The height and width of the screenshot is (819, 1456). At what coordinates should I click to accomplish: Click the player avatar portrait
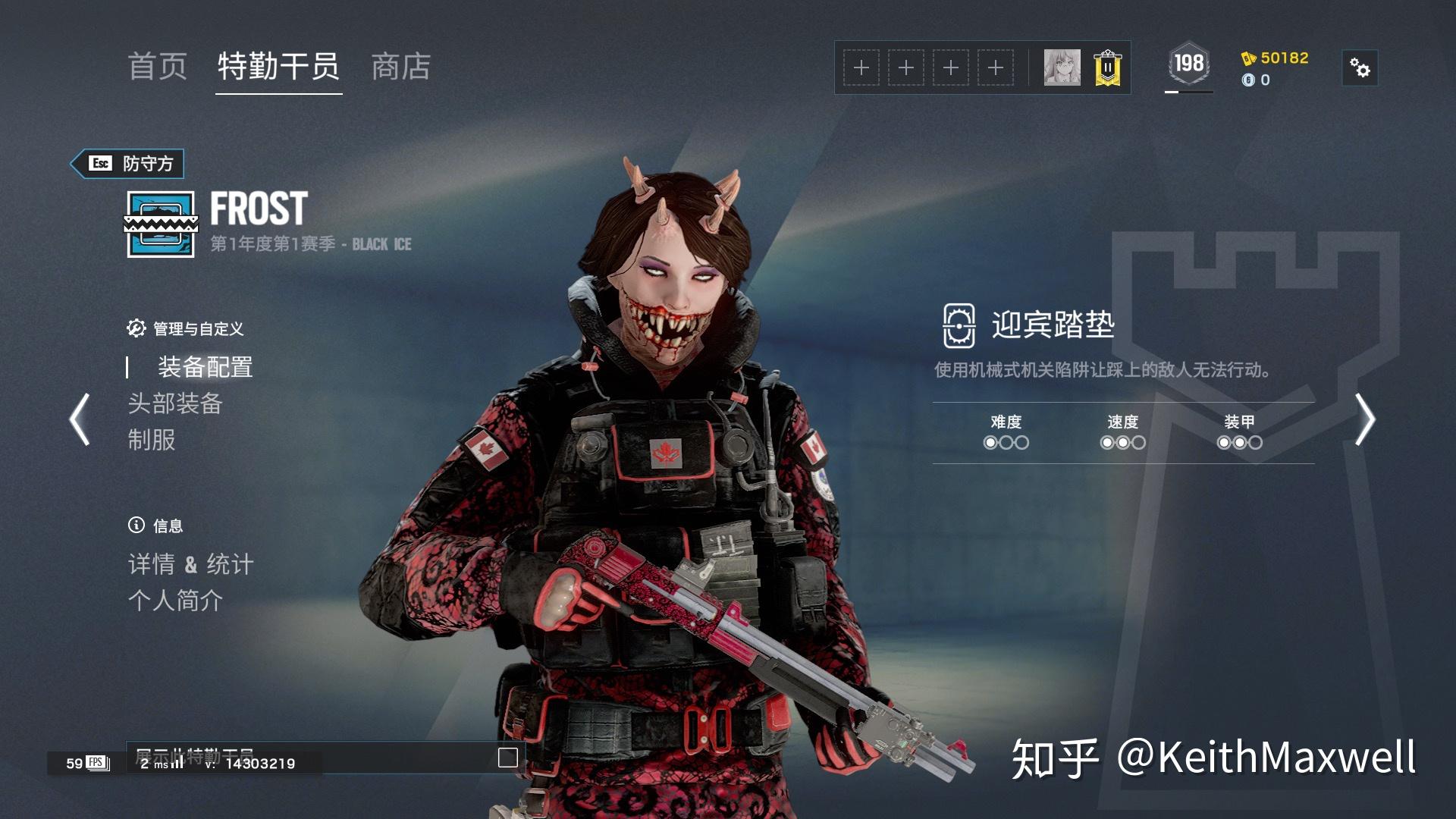(x=1062, y=68)
